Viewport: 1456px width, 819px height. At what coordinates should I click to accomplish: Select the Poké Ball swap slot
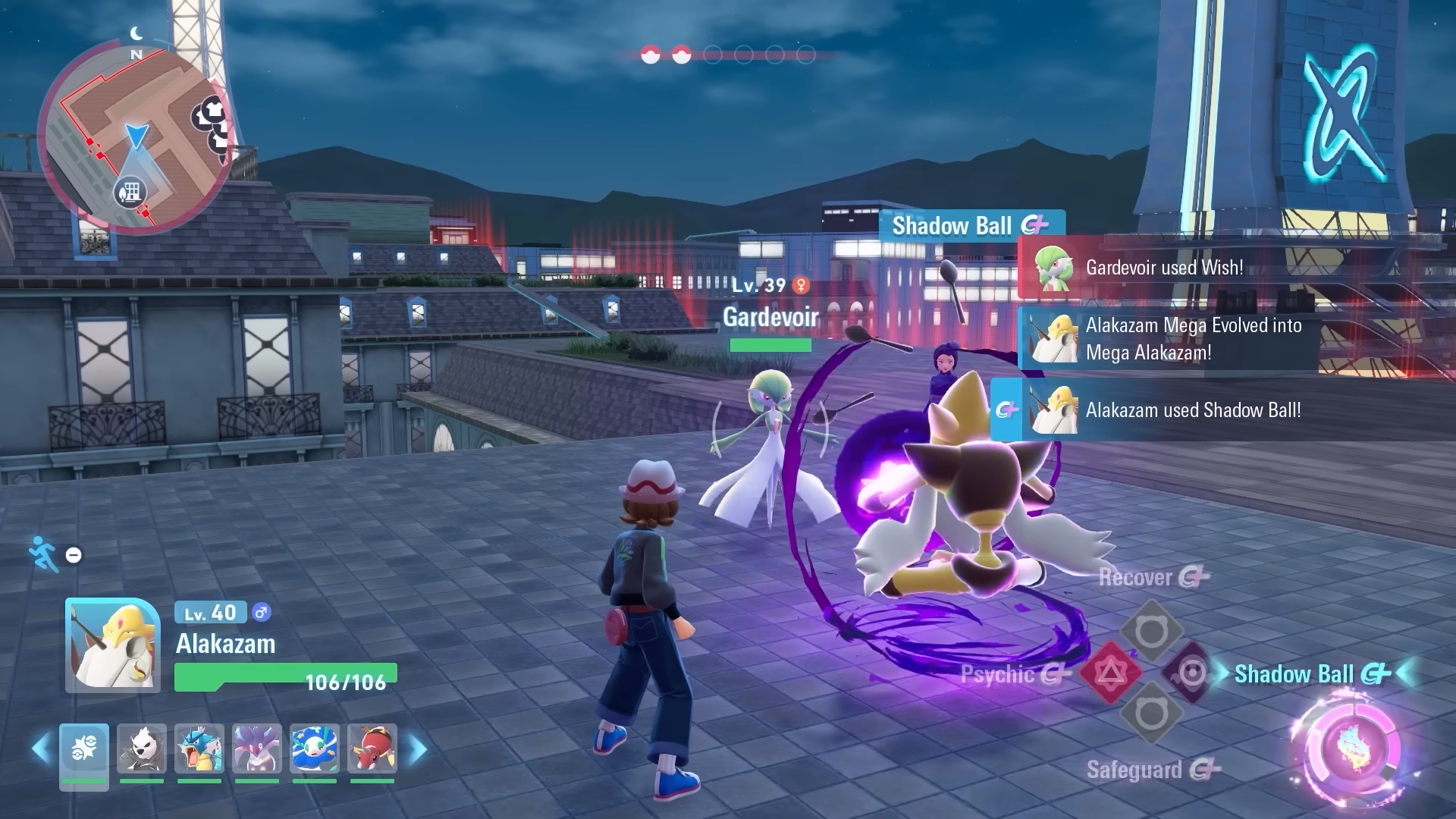pyautogui.click(x=84, y=749)
